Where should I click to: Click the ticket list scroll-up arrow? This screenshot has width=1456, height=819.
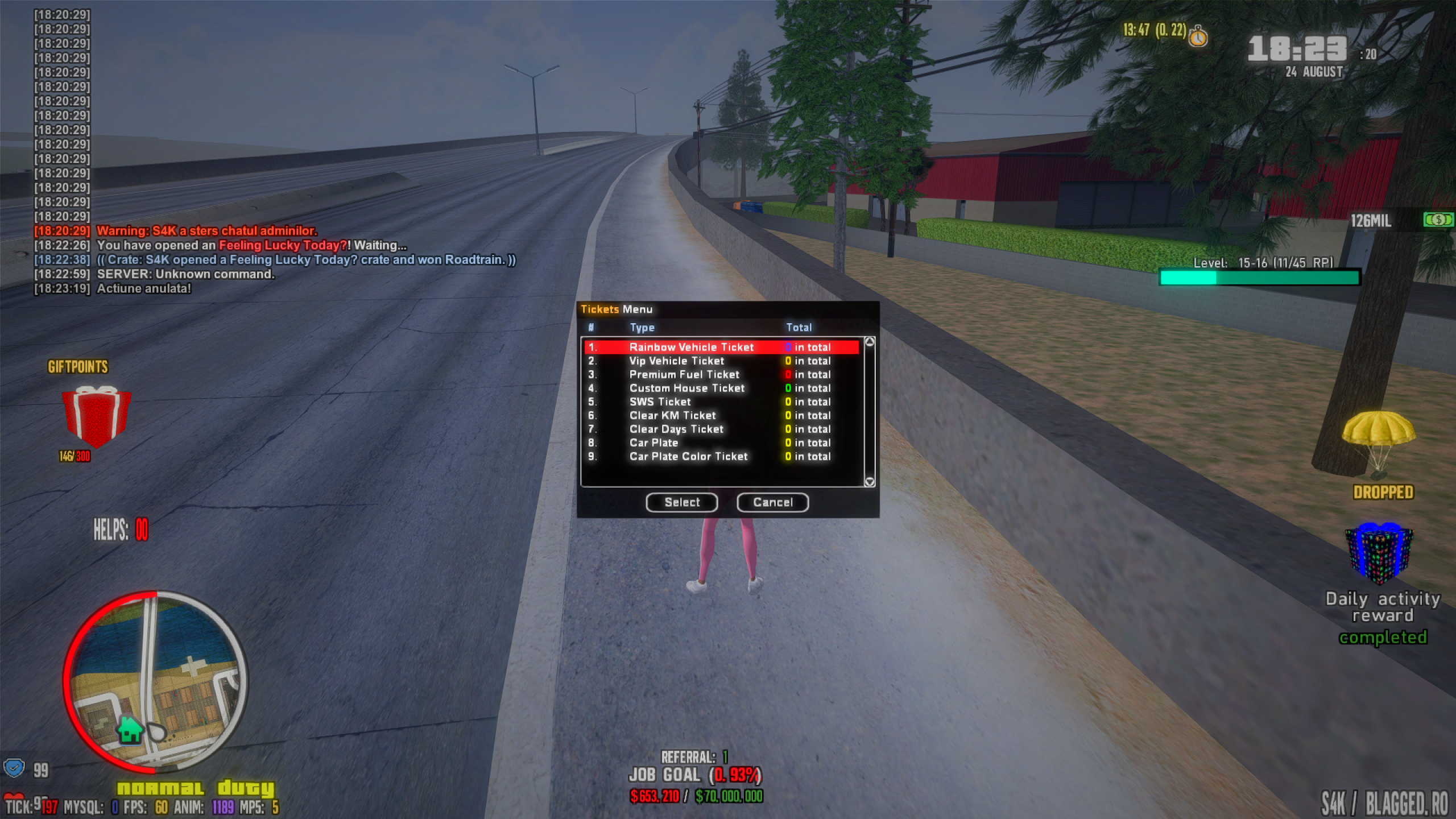869,342
